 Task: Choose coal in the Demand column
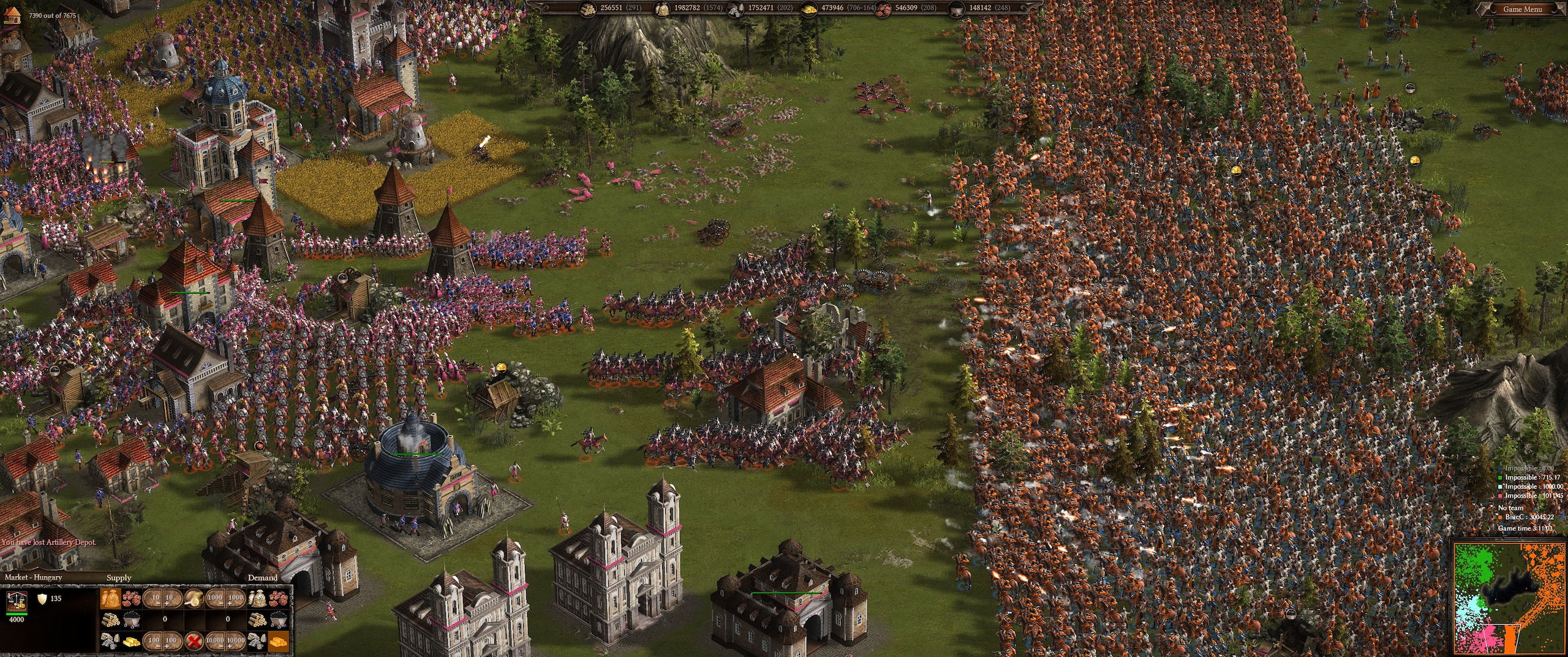point(277,619)
